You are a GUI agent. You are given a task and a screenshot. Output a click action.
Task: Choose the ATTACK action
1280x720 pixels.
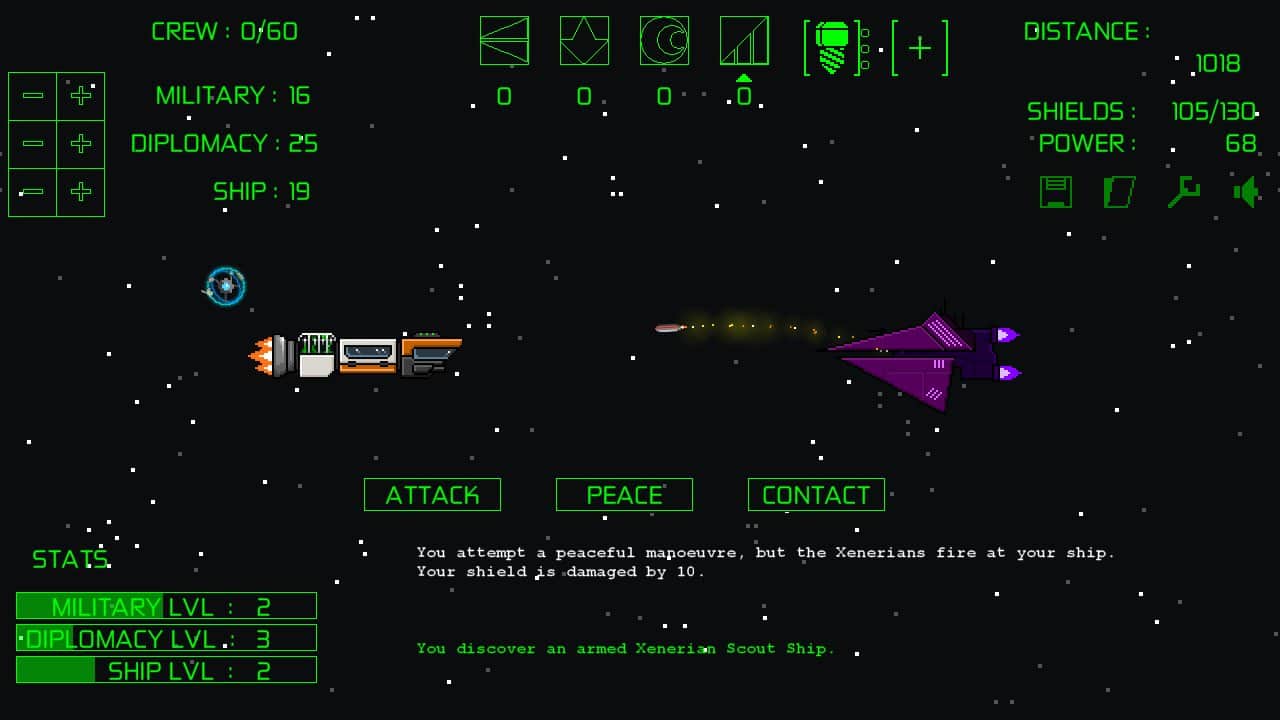tap(432, 495)
